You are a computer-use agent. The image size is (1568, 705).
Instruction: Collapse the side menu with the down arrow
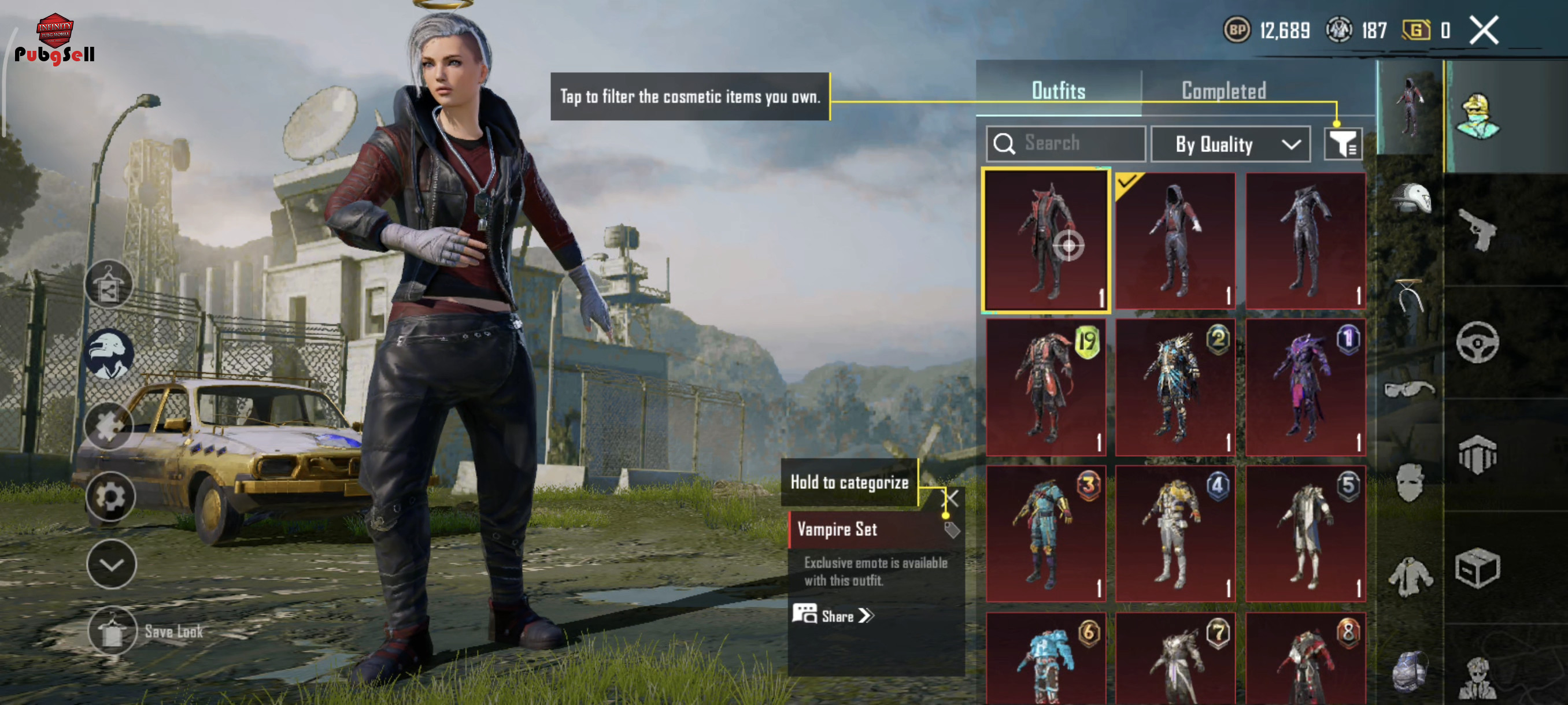[x=112, y=565]
